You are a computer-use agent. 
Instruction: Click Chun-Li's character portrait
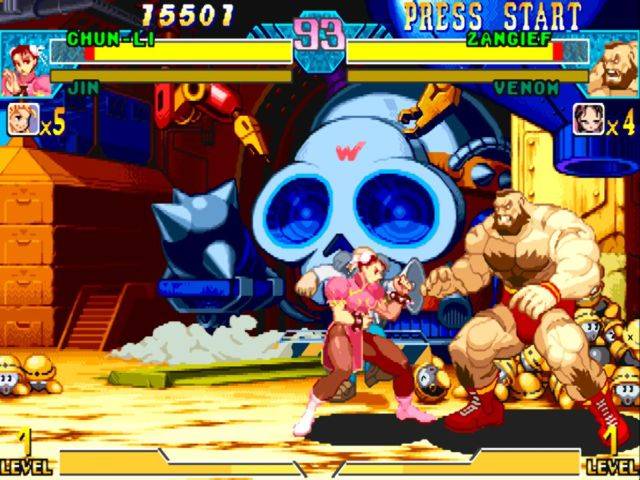(24, 63)
